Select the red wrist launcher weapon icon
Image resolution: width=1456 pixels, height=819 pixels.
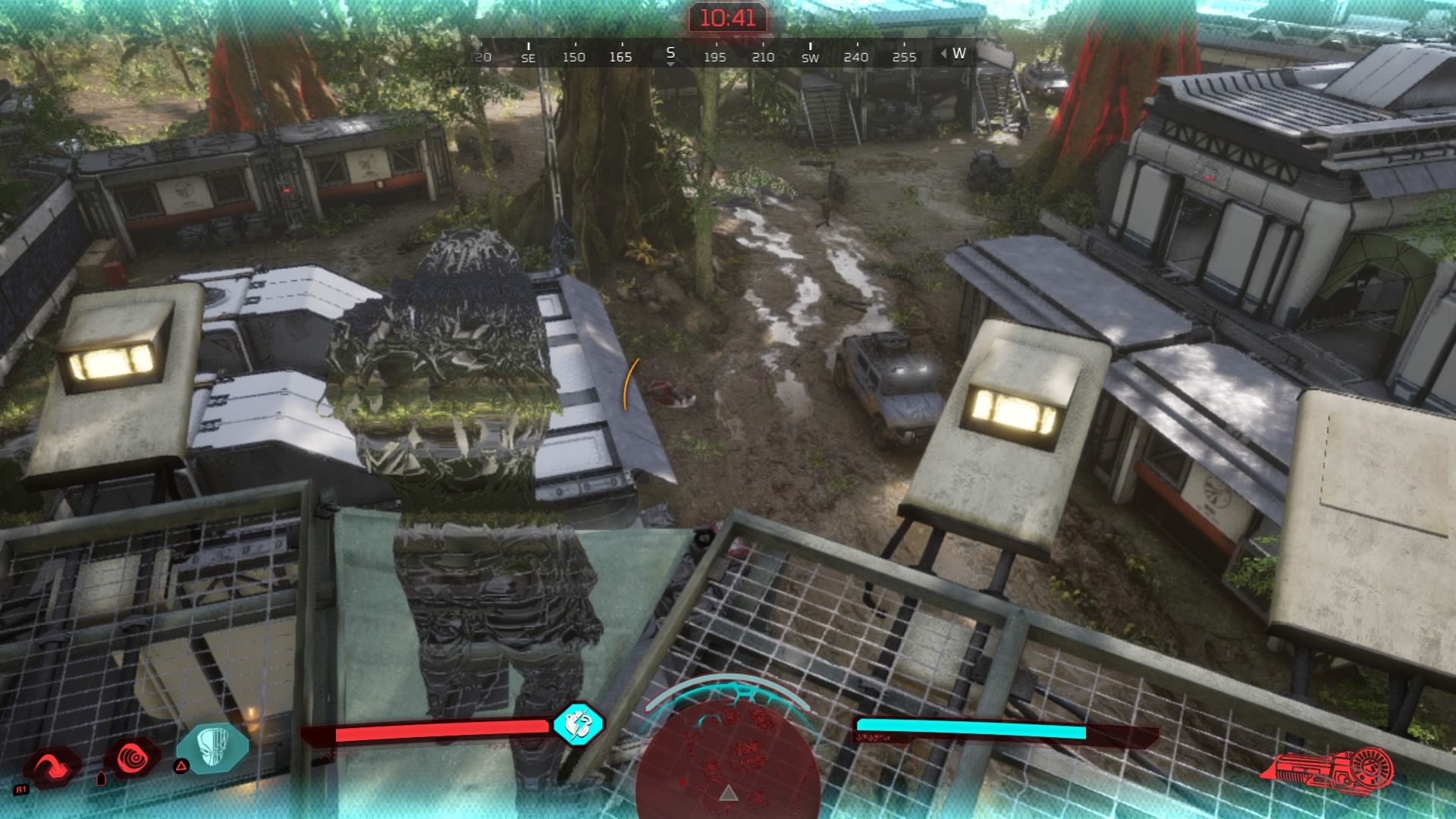tap(1328, 769)
